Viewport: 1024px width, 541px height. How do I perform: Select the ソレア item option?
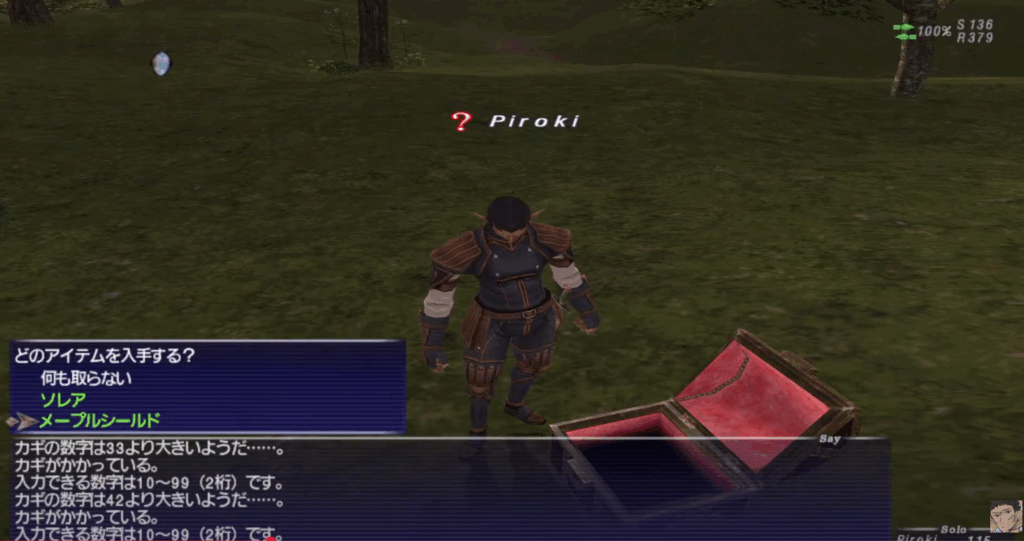(x=63, y=400)
